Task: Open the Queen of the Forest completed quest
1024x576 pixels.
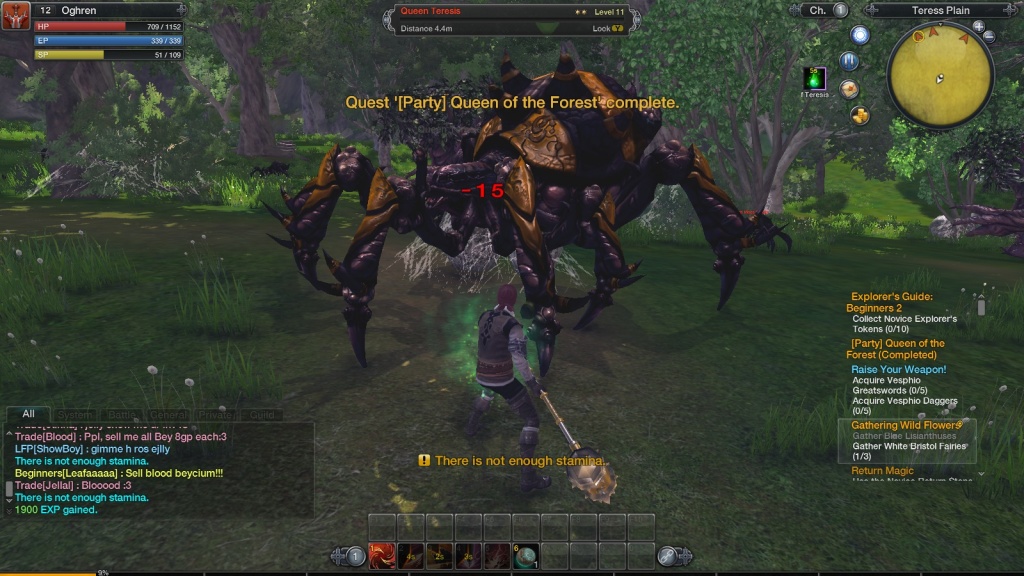Action: coord(895,349)
